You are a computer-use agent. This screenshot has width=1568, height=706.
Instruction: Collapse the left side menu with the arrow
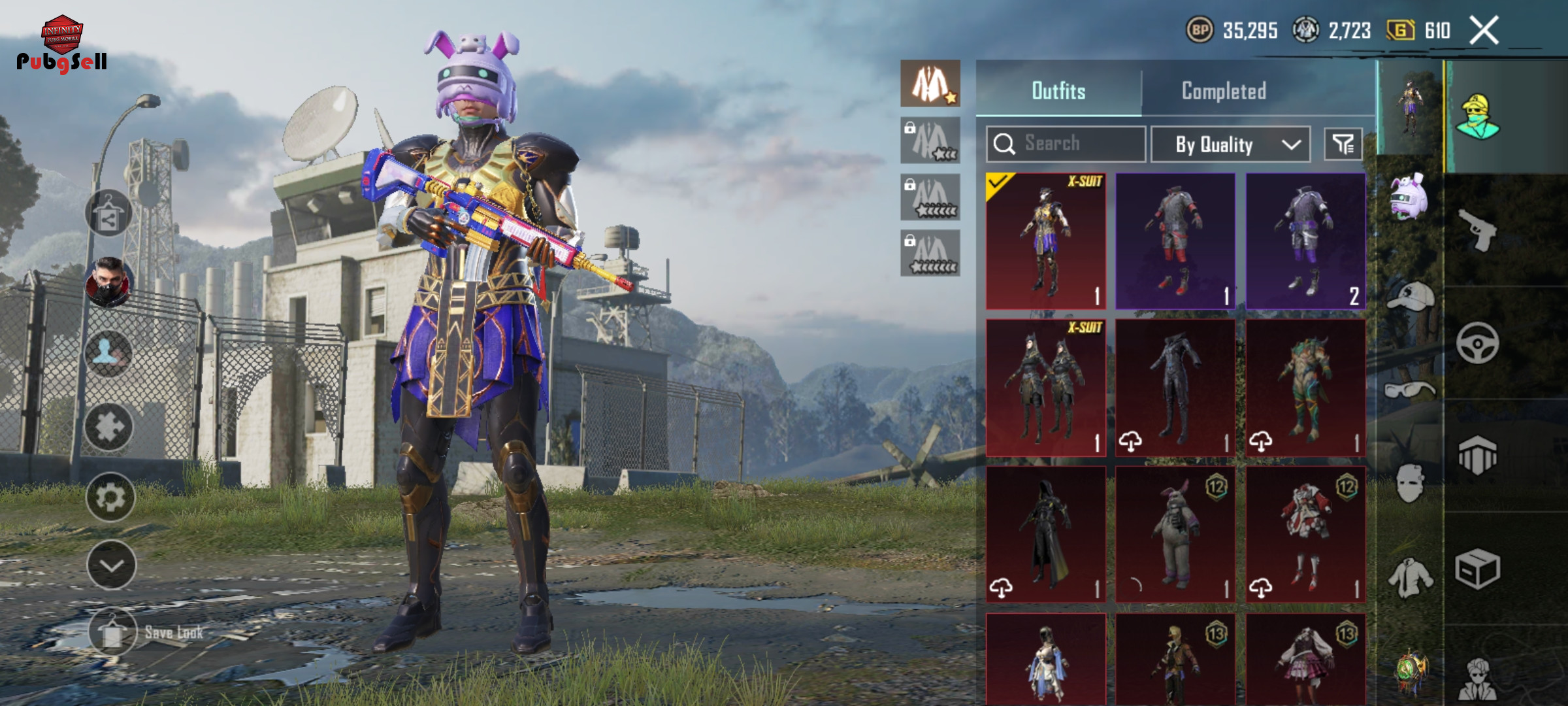coord(111,565)
